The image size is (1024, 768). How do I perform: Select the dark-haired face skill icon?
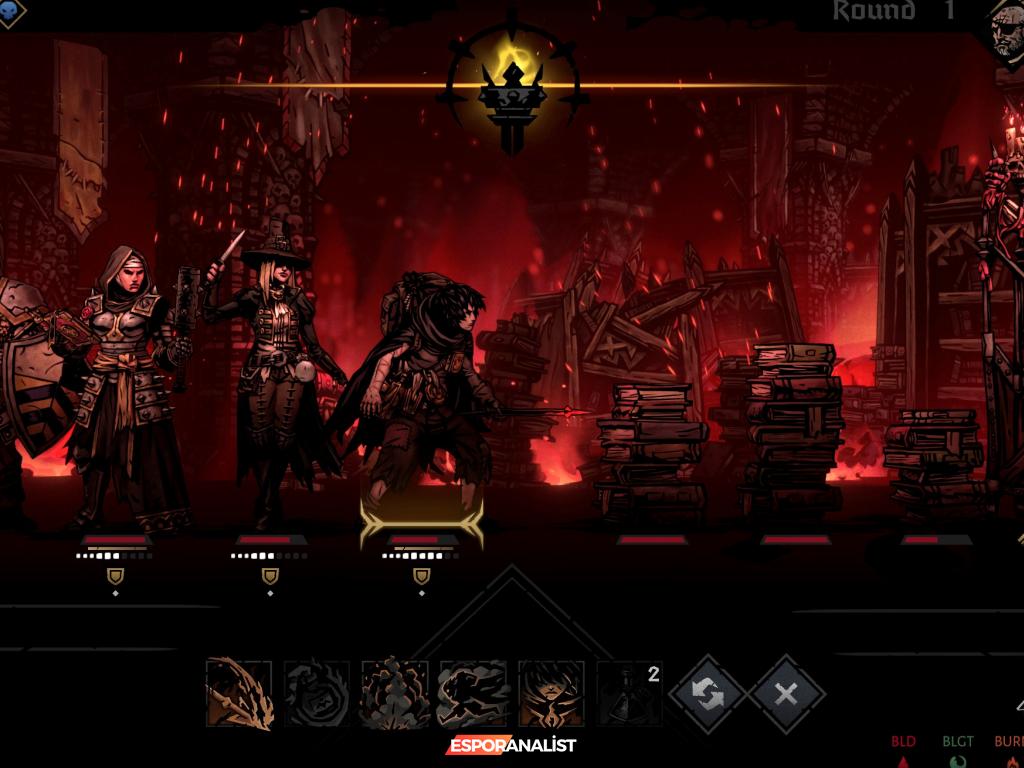coord(551,692)
